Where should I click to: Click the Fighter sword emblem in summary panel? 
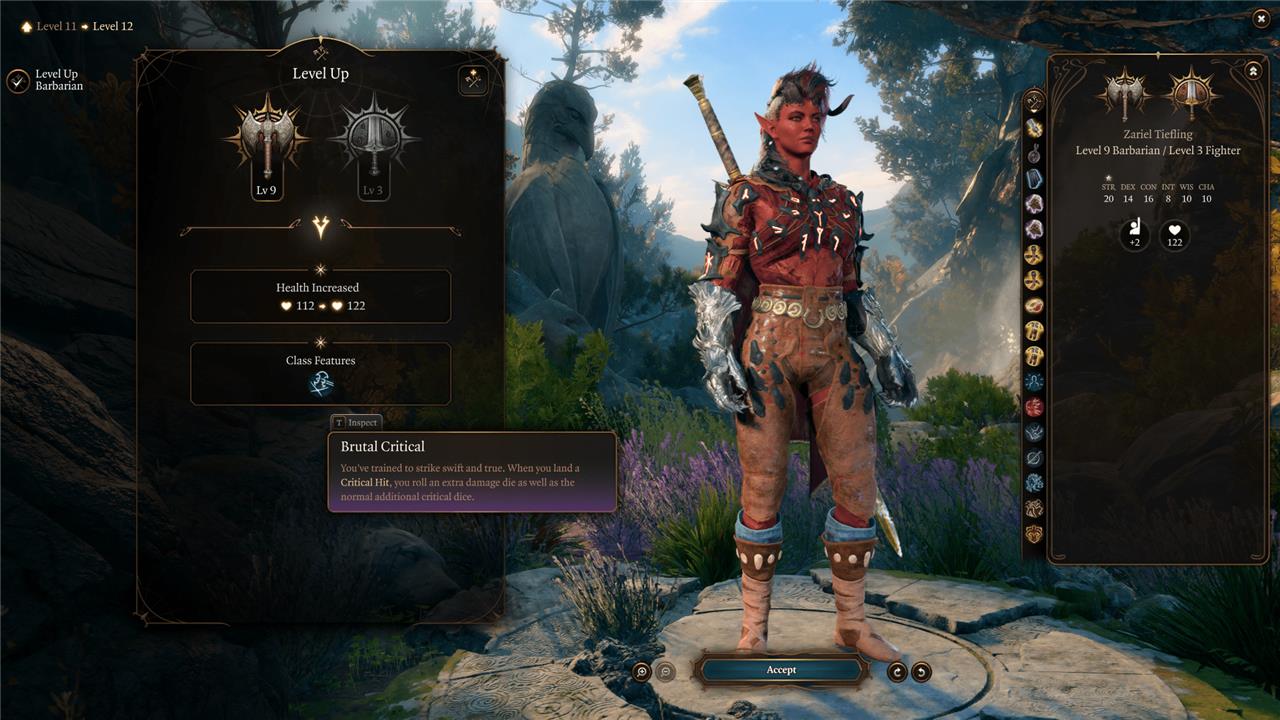pos(1192,95)
